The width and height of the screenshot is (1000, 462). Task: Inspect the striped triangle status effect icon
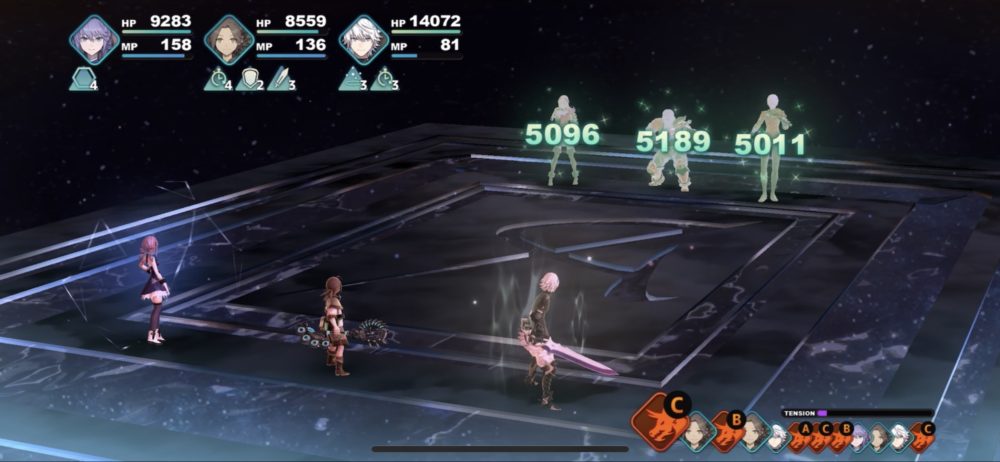(x=351, y=80)
